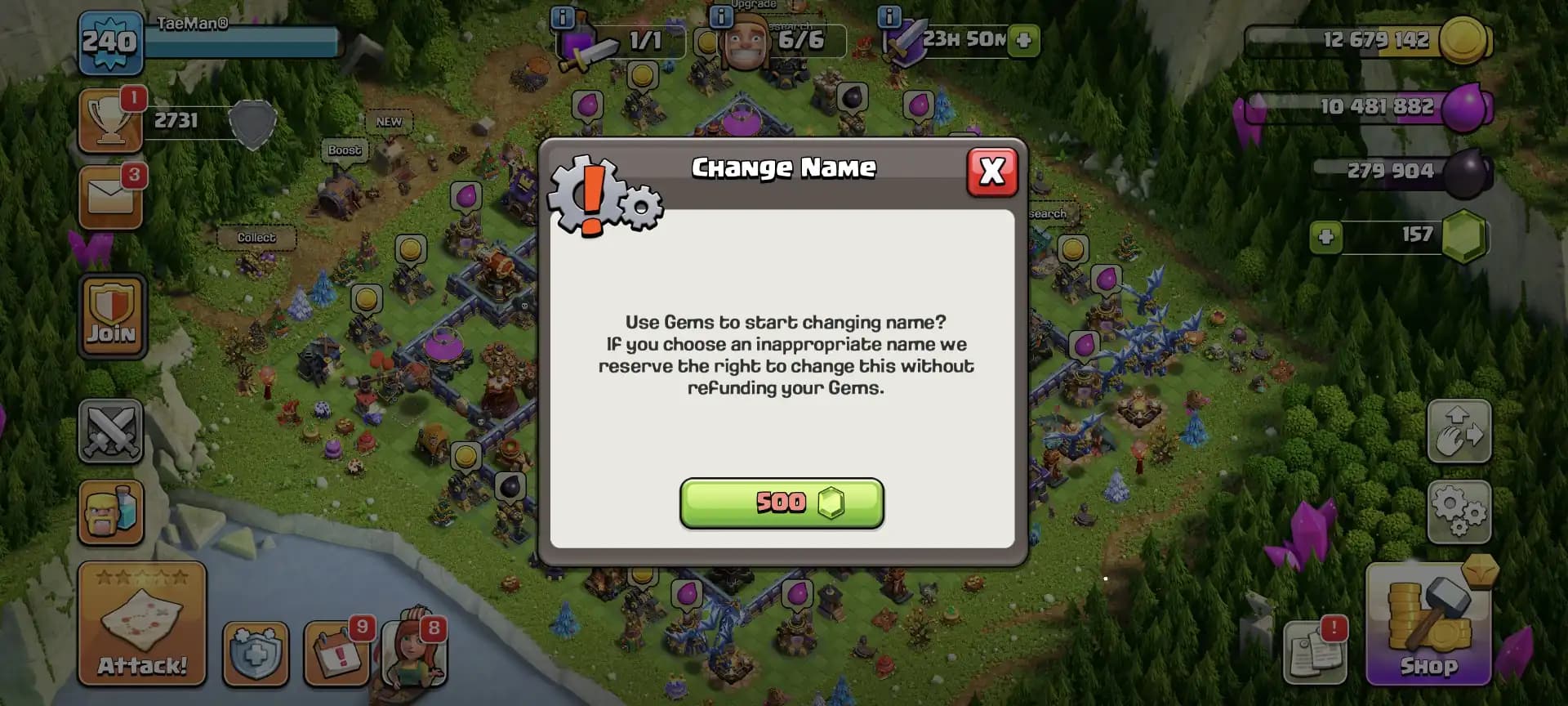Open the player profile level badge
This screenshot has height=706, width=1568.
pos(110,41)
